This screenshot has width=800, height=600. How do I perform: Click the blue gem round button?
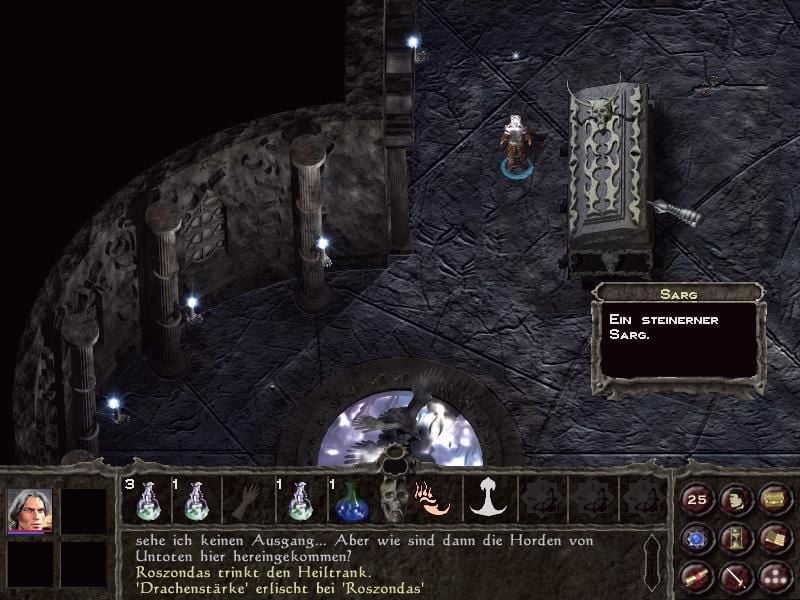pyautogui.click(x=697, y=539)
